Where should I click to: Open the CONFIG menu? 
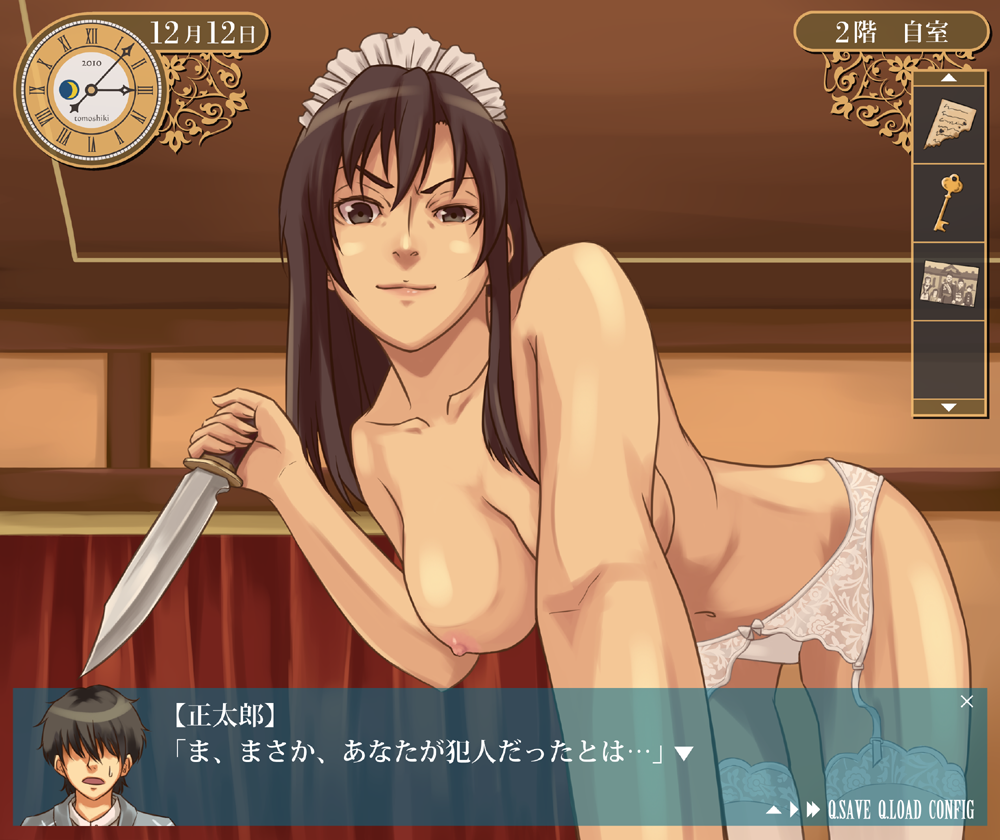click(950, 809)
